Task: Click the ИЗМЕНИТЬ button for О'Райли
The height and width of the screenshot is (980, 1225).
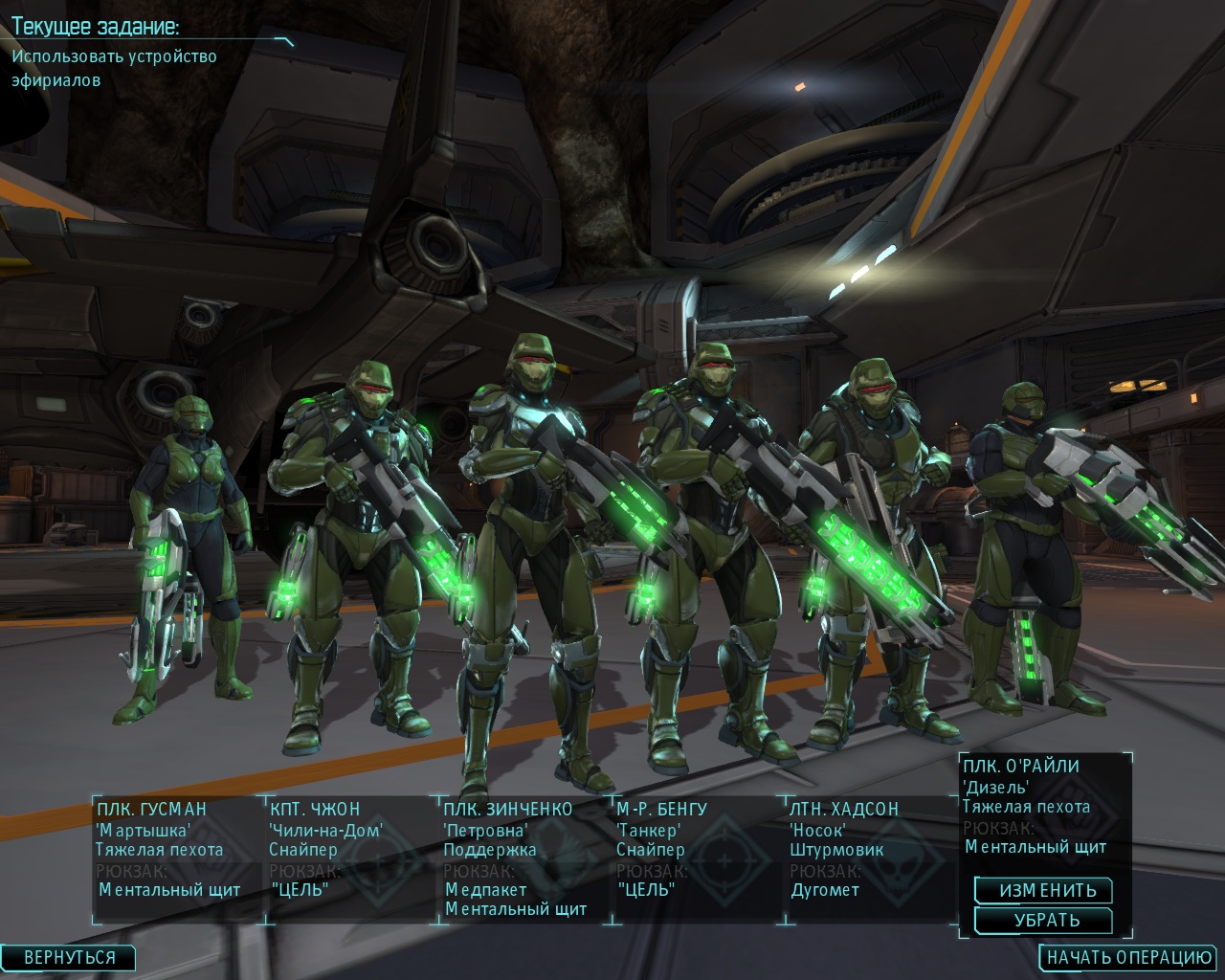Action: coord(1043,890)
